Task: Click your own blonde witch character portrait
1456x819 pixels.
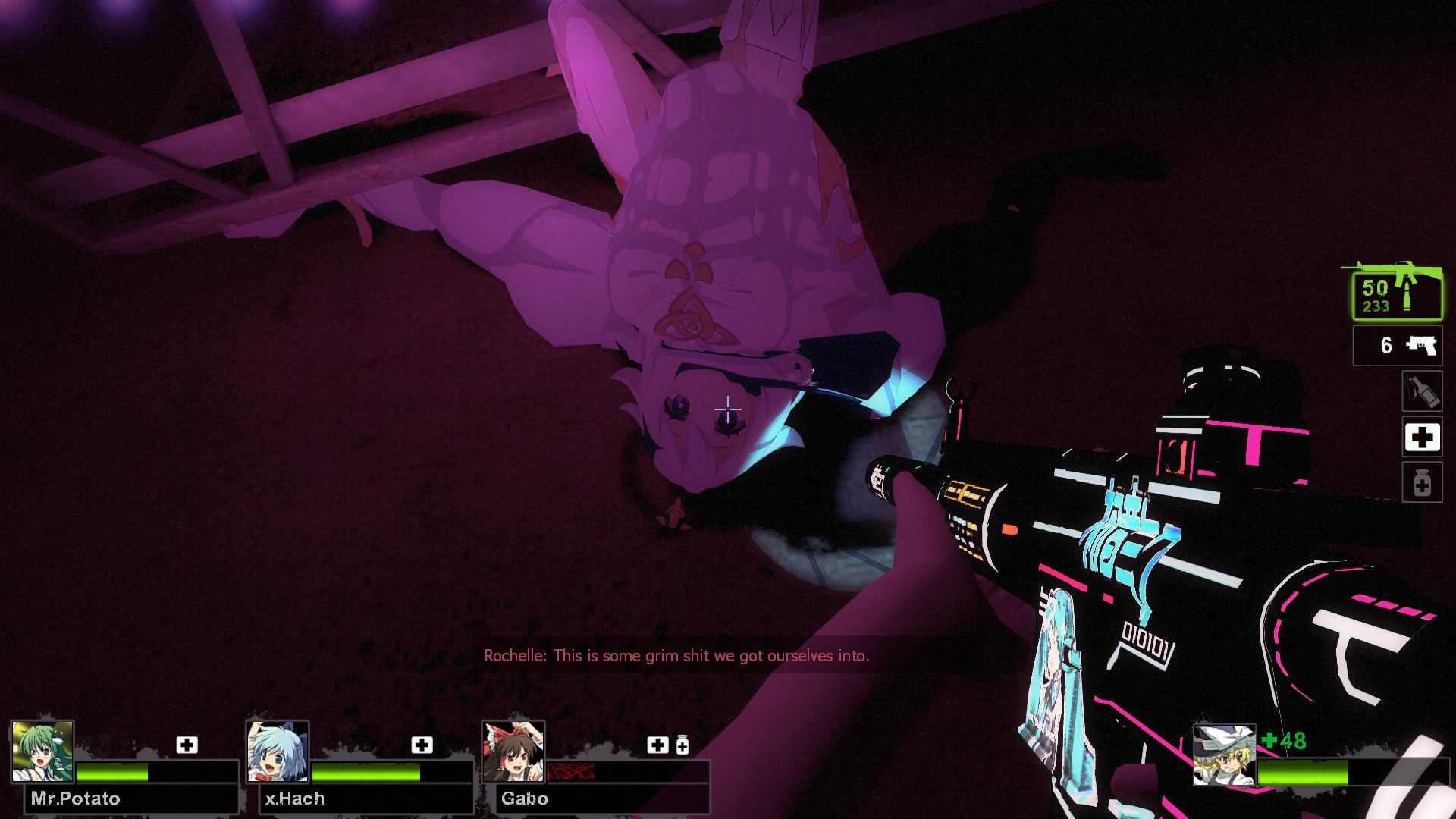Action: (1224, 755)
